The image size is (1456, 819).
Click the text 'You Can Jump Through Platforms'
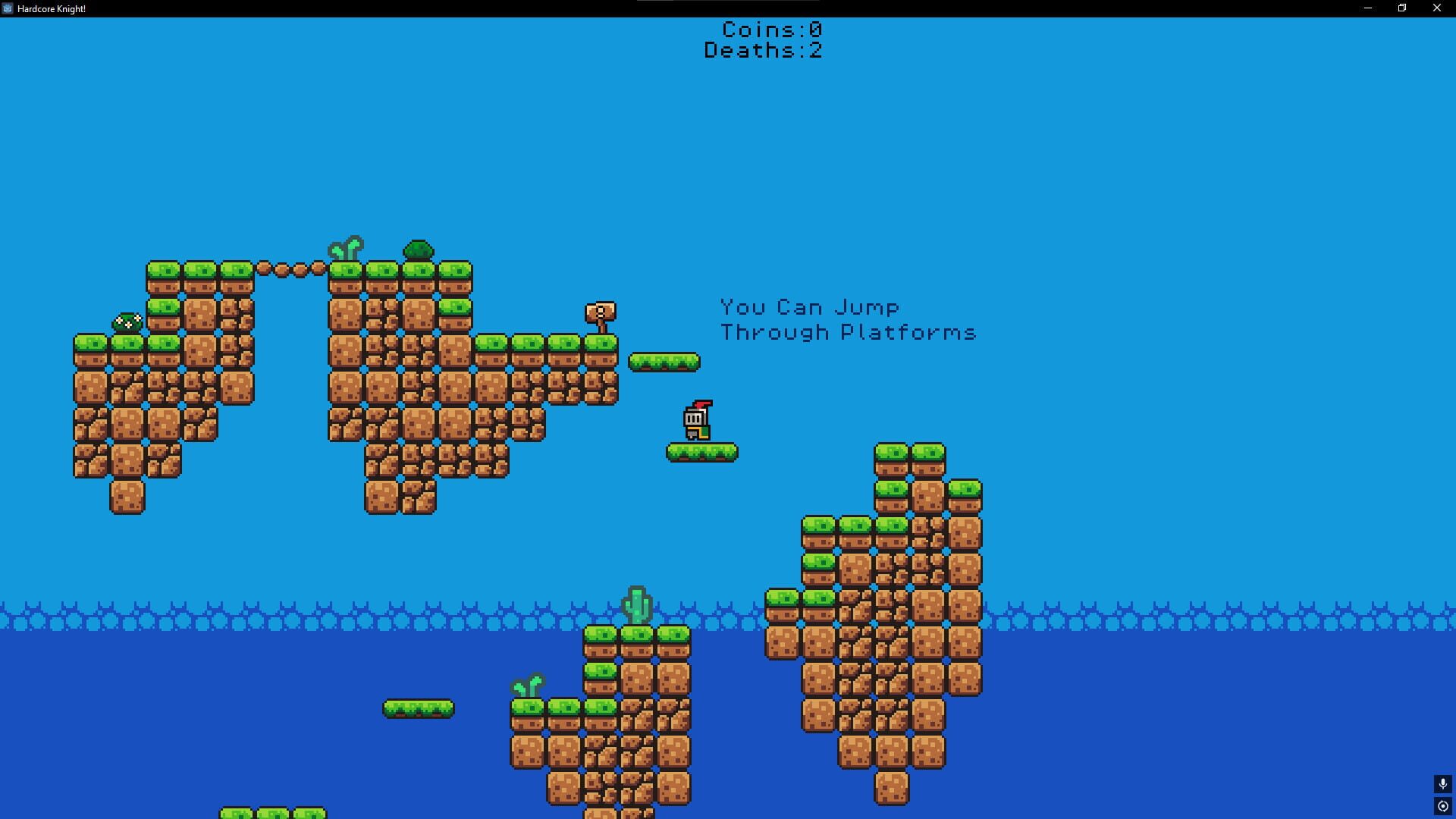(847, 318)
